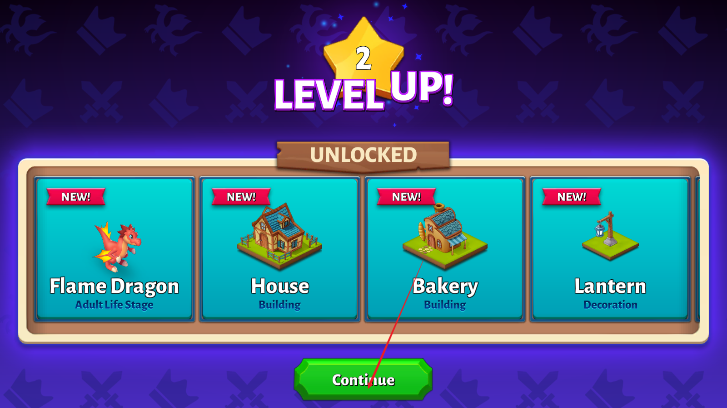Select the Flame Dragon unlock card
The image size is (727, 408).
point(114,248)
